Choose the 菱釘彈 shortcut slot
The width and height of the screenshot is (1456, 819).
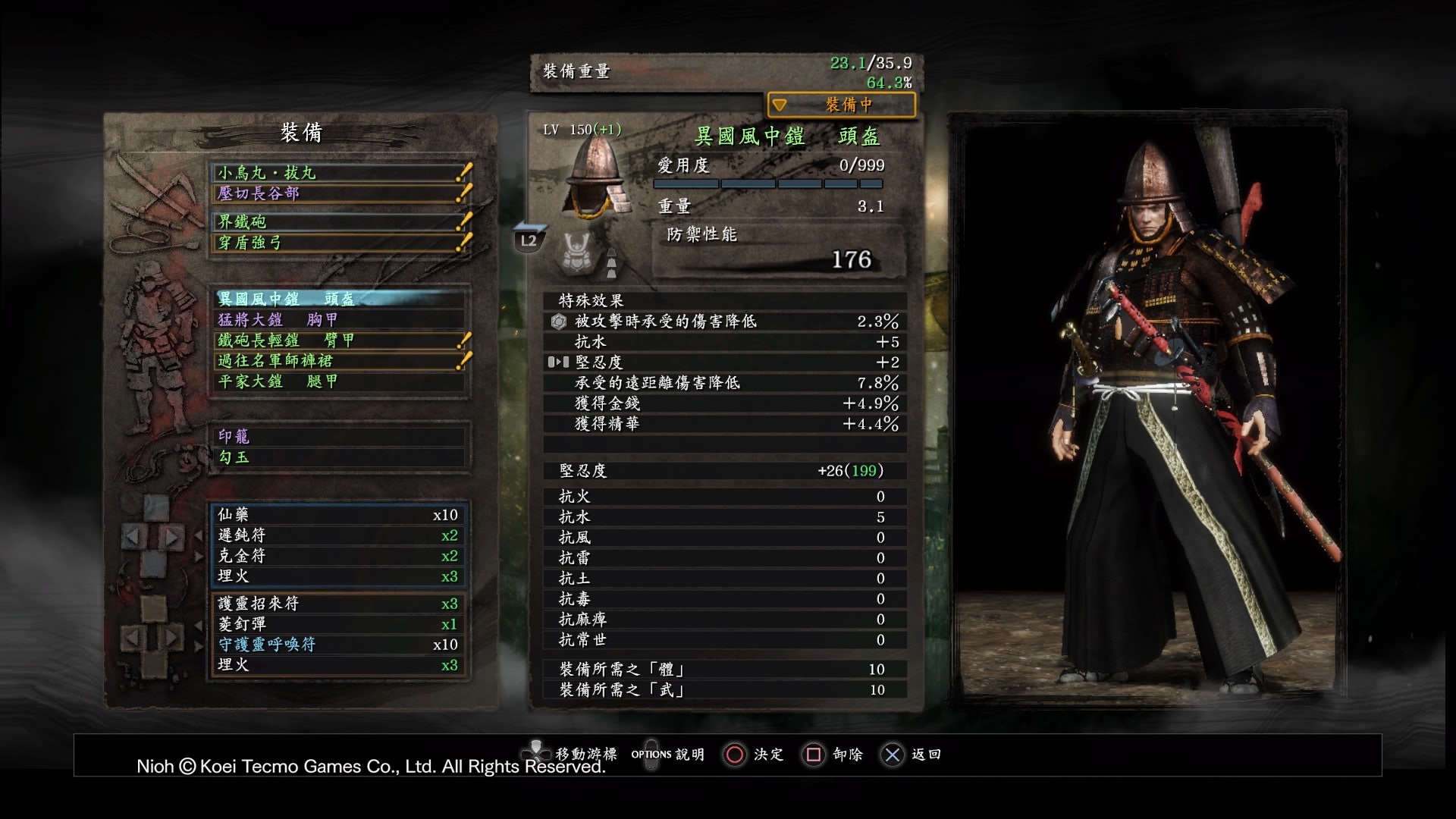point(337,624)
